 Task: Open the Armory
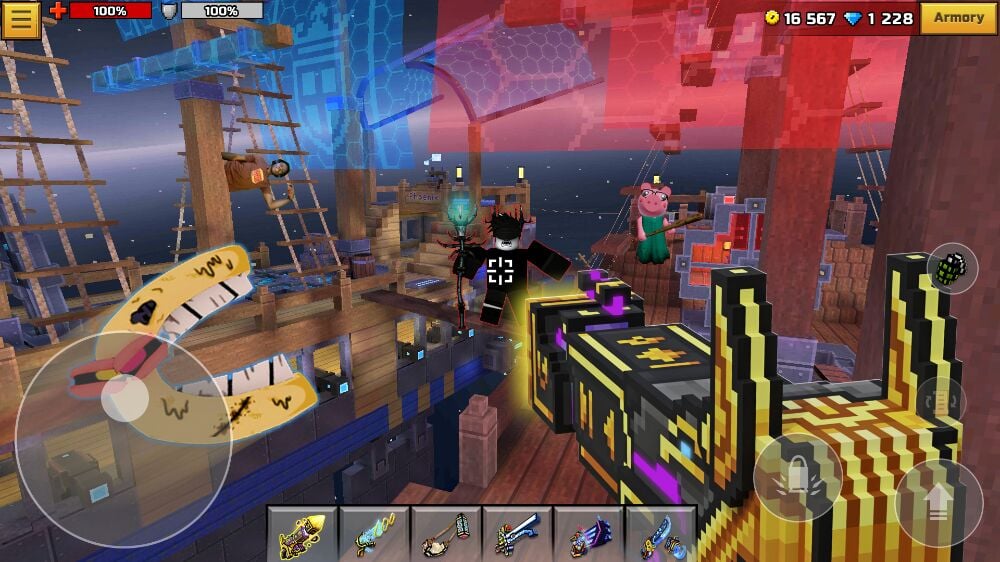958,18
